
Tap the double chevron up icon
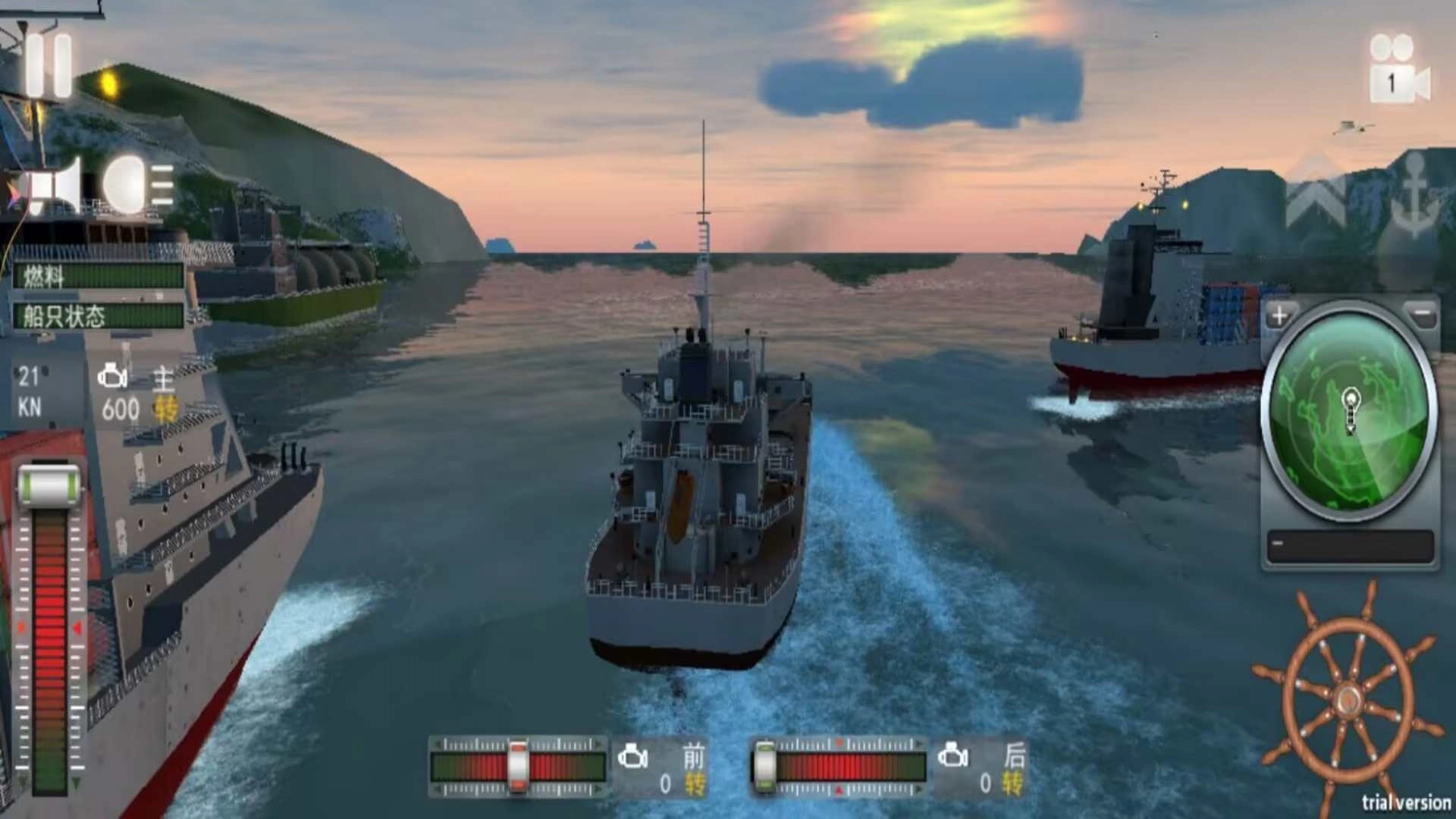tap(1316, 193)
